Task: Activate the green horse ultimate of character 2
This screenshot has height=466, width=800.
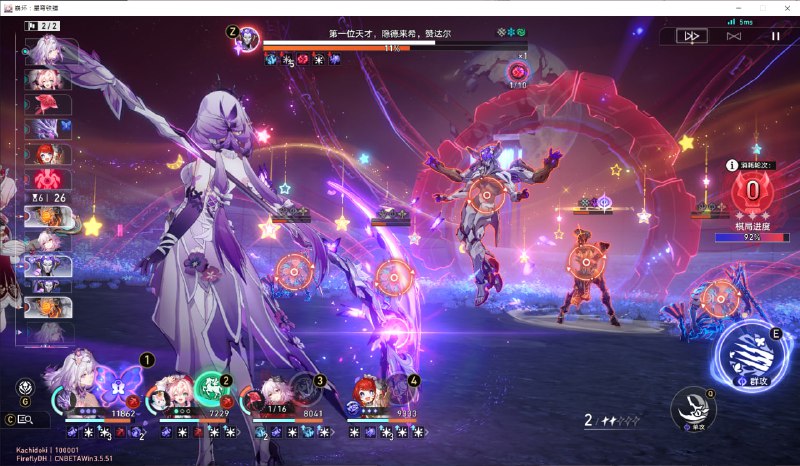Action: (x=210, y=386)
